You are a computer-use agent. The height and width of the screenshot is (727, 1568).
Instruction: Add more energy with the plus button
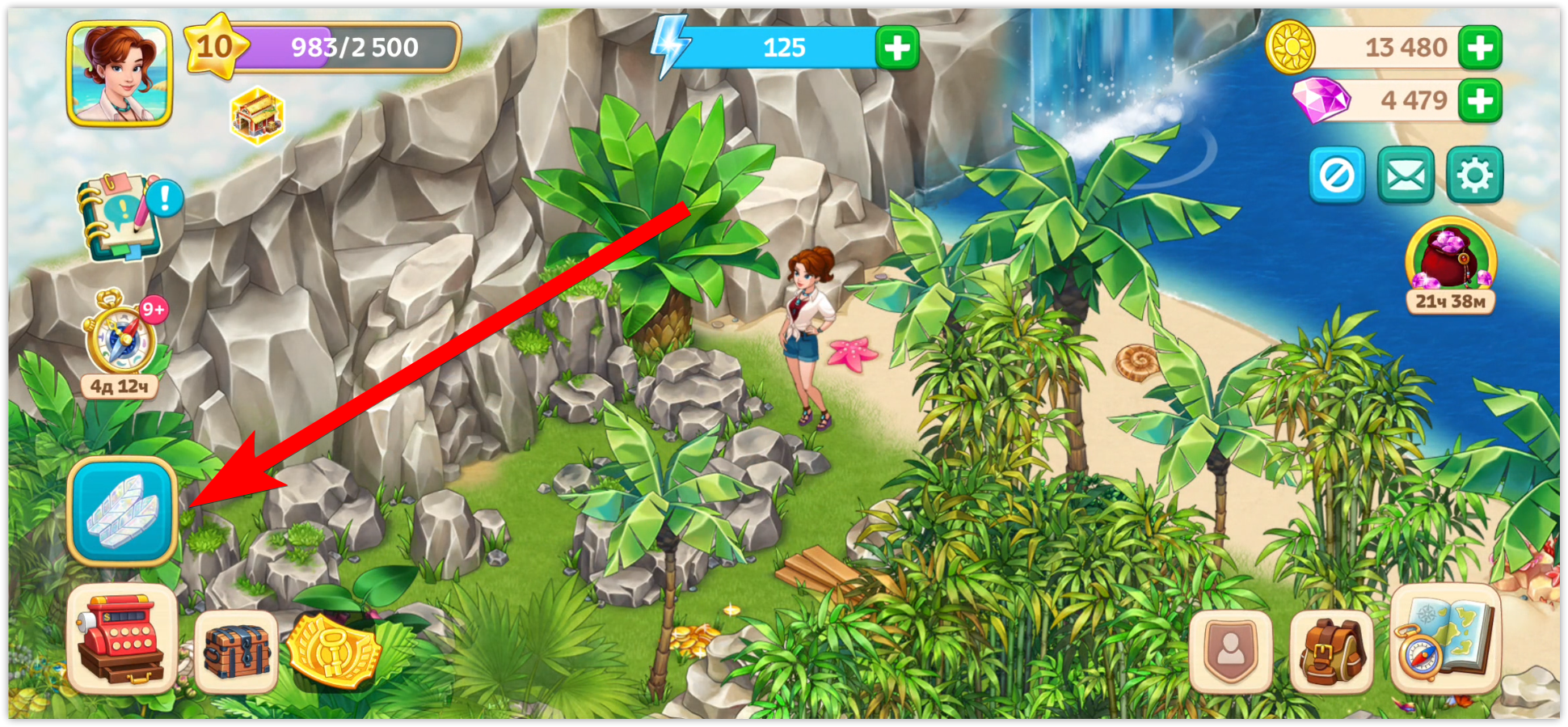[x=897, y=49]
